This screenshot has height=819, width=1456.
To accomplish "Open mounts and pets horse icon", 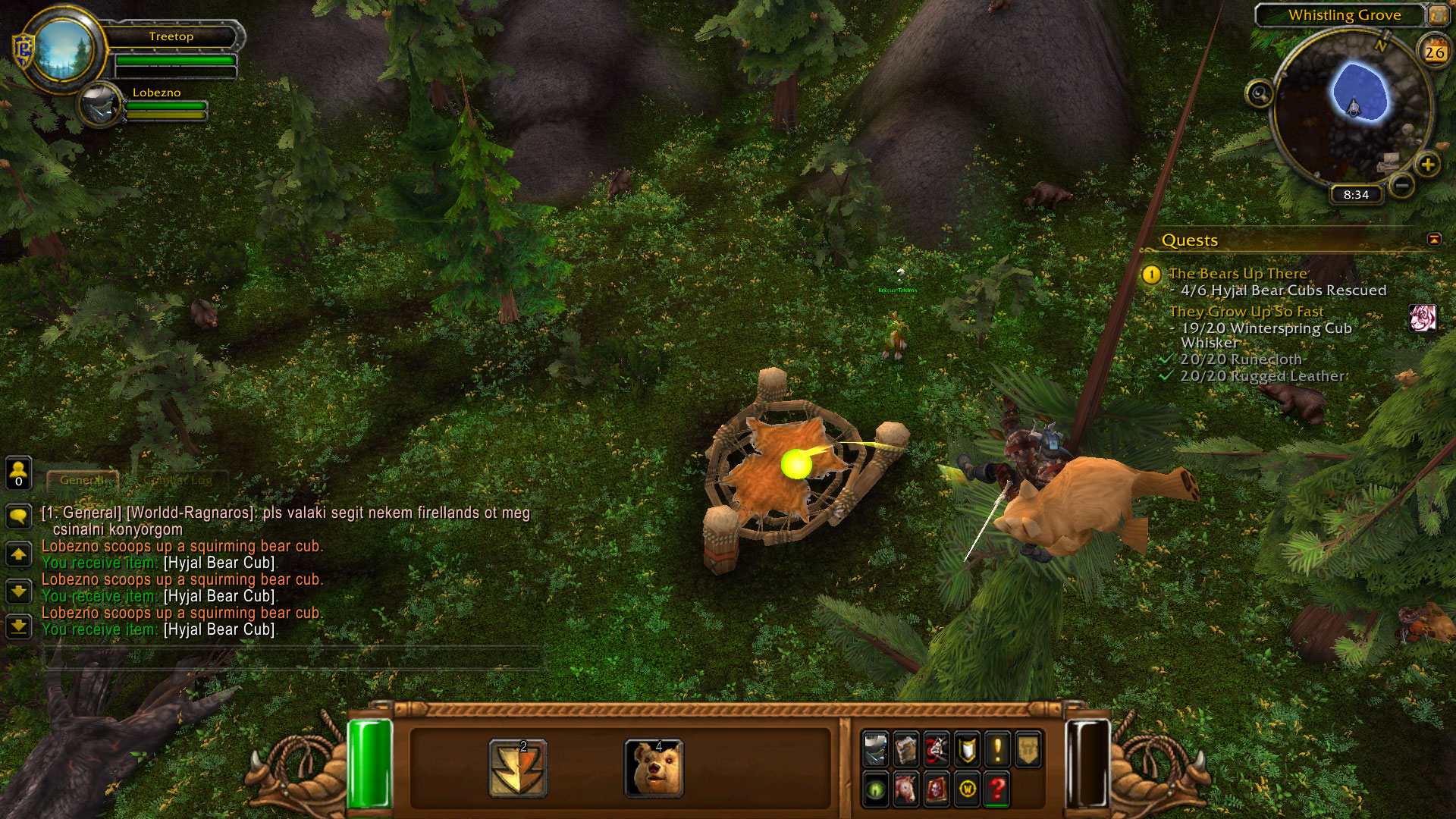I will (905, 789).
